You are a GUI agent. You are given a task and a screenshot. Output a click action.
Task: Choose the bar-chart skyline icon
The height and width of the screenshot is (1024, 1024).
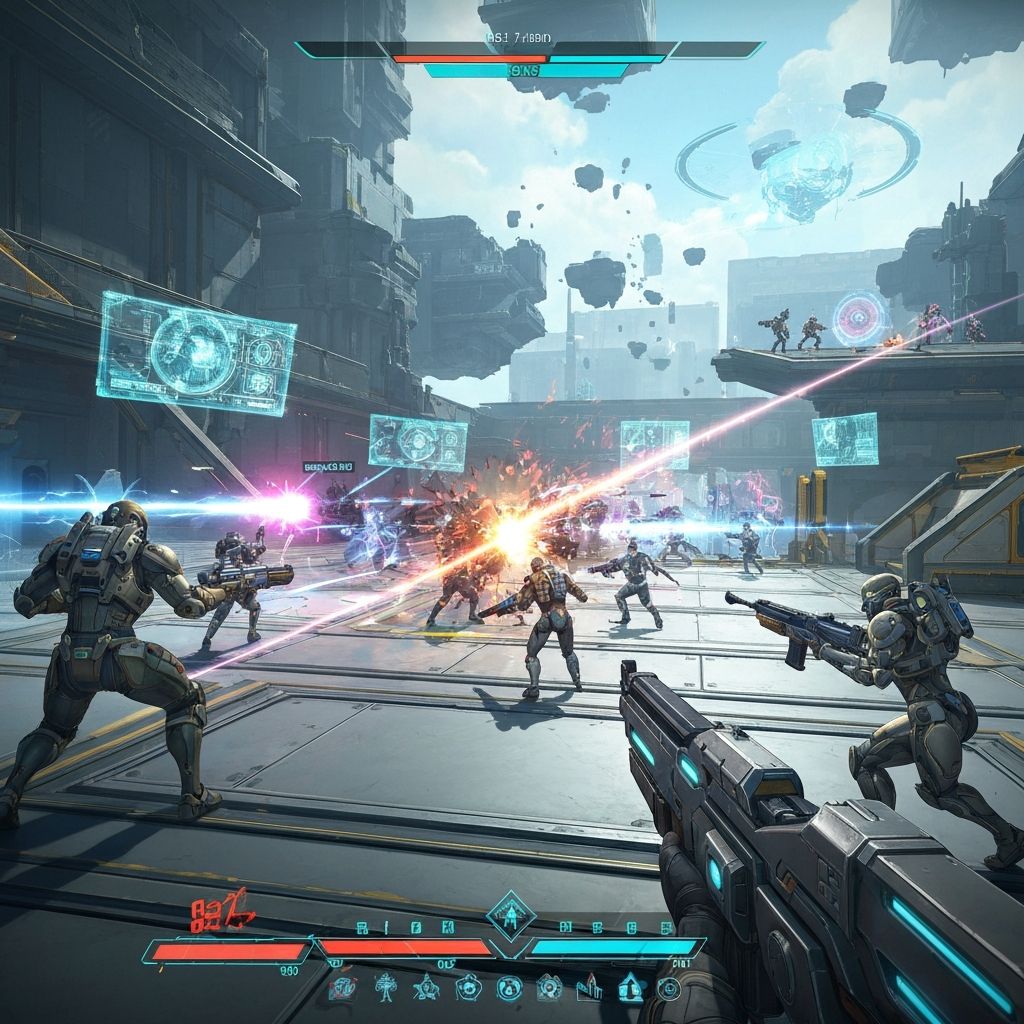click(590, 988)
